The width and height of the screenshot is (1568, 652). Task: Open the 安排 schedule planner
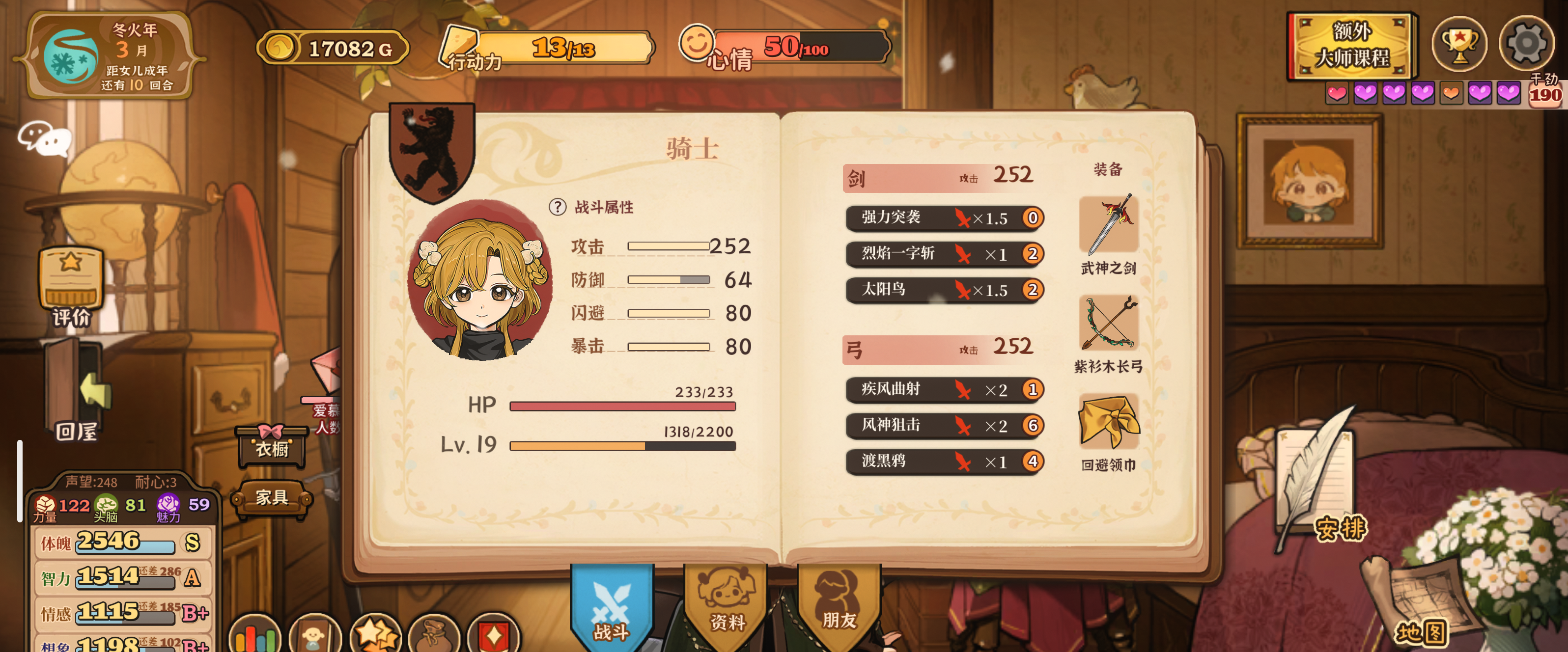pos(1339,528)
